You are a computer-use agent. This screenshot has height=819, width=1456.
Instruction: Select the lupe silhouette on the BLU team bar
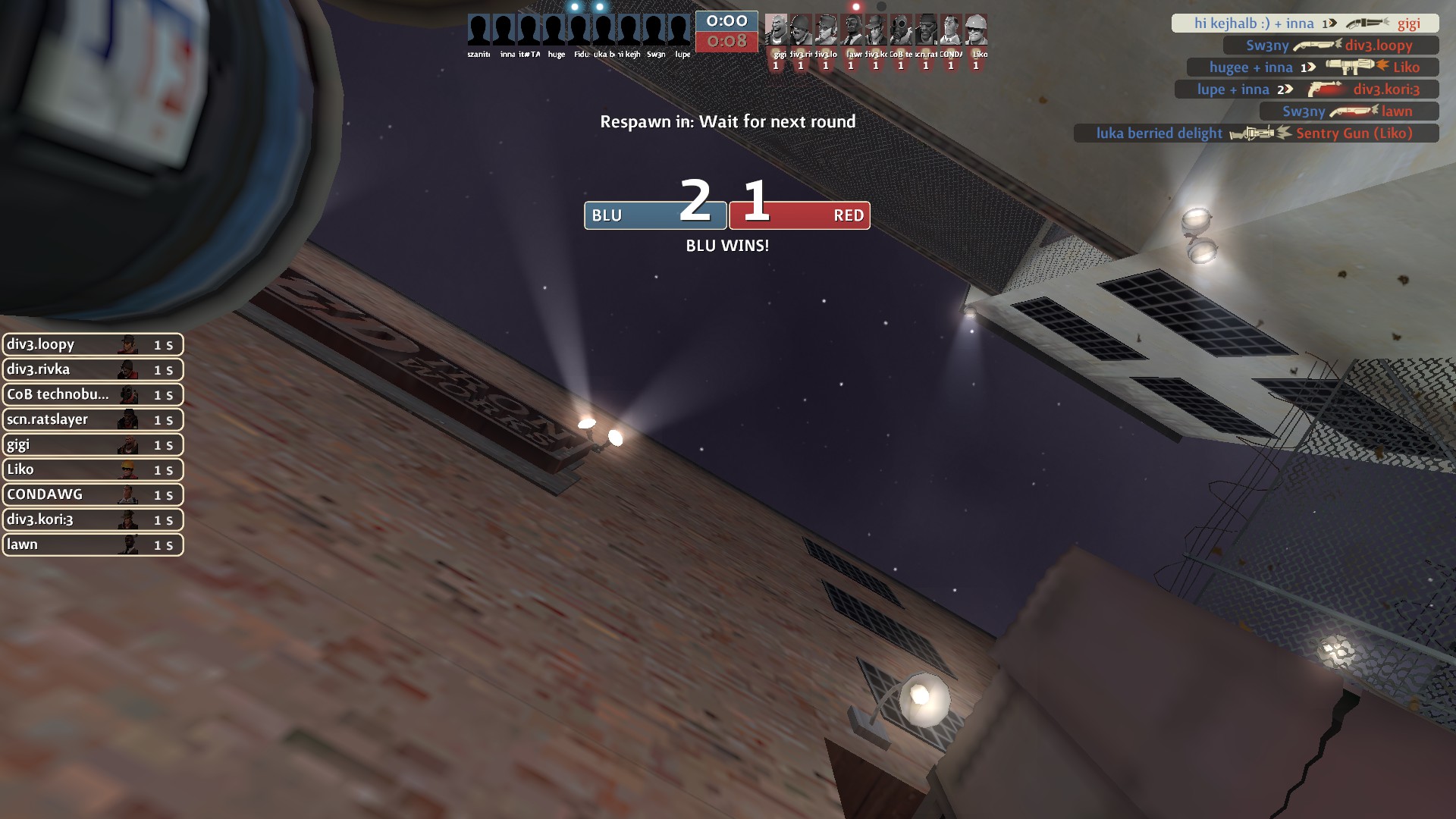(x=679, y=30)
